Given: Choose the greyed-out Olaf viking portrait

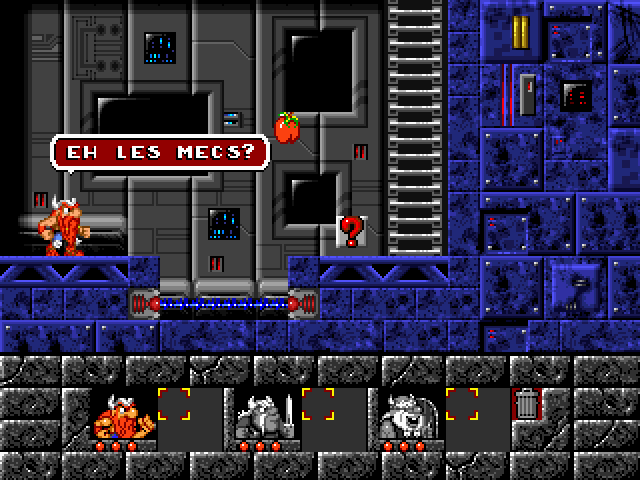Looking at the screenshot, I should click(x=409, y=415).
